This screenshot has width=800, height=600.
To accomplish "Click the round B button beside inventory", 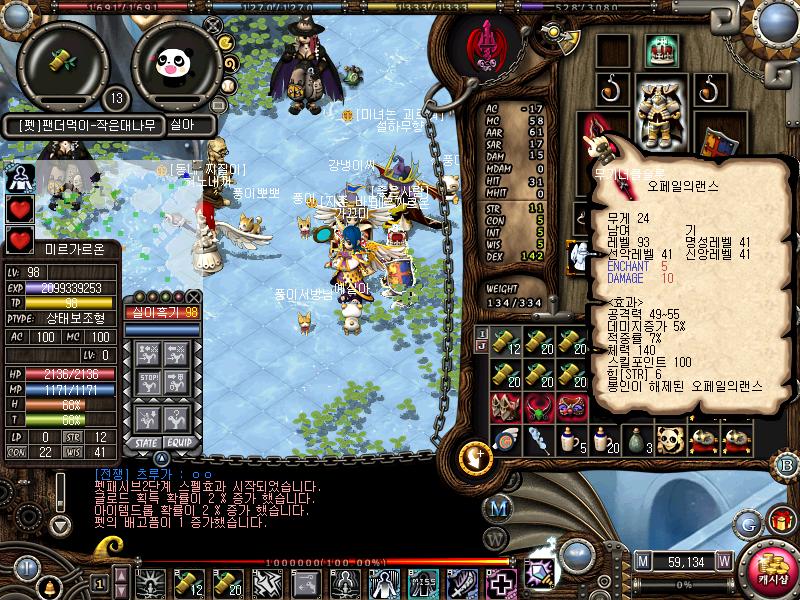I will click(x=786, y=464).
